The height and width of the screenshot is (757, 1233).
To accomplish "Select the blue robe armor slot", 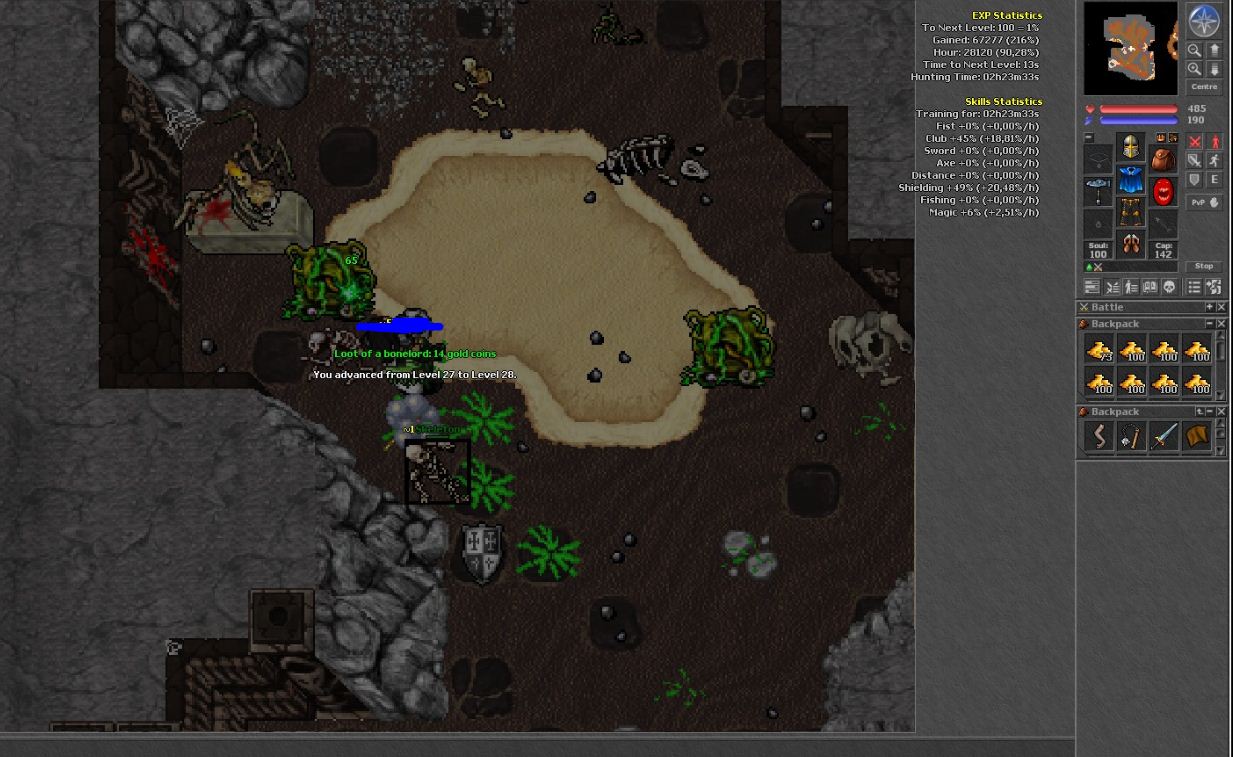I will coord(1130,181).
